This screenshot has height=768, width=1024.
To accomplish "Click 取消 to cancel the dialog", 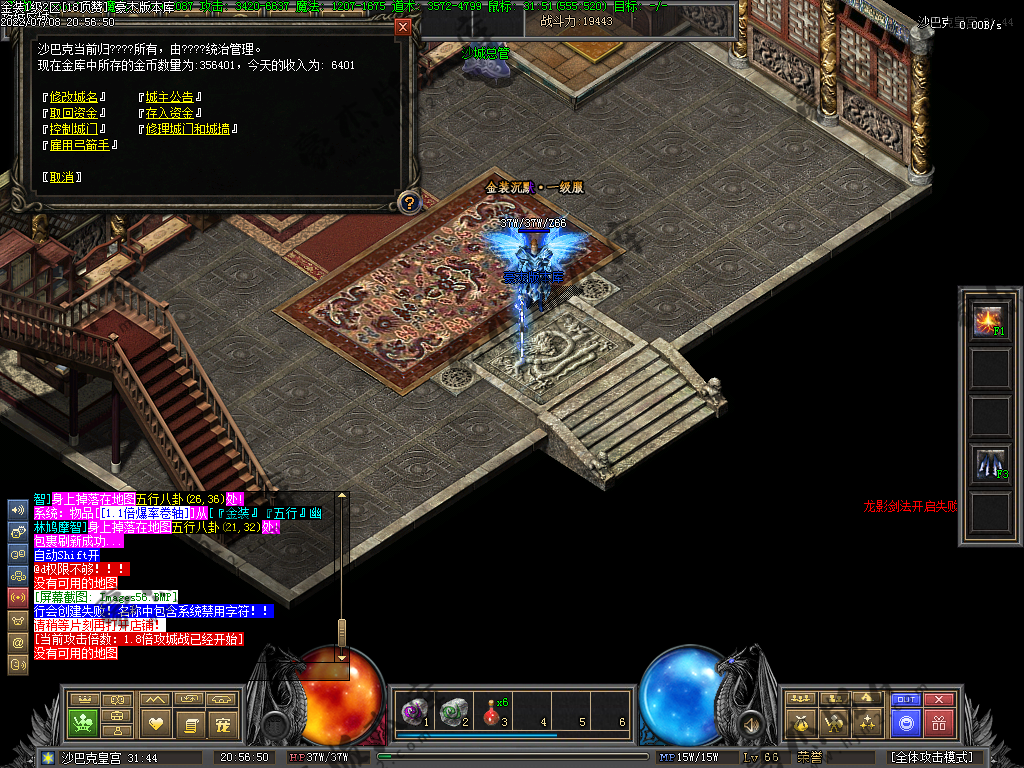I will tap(62, 177).
